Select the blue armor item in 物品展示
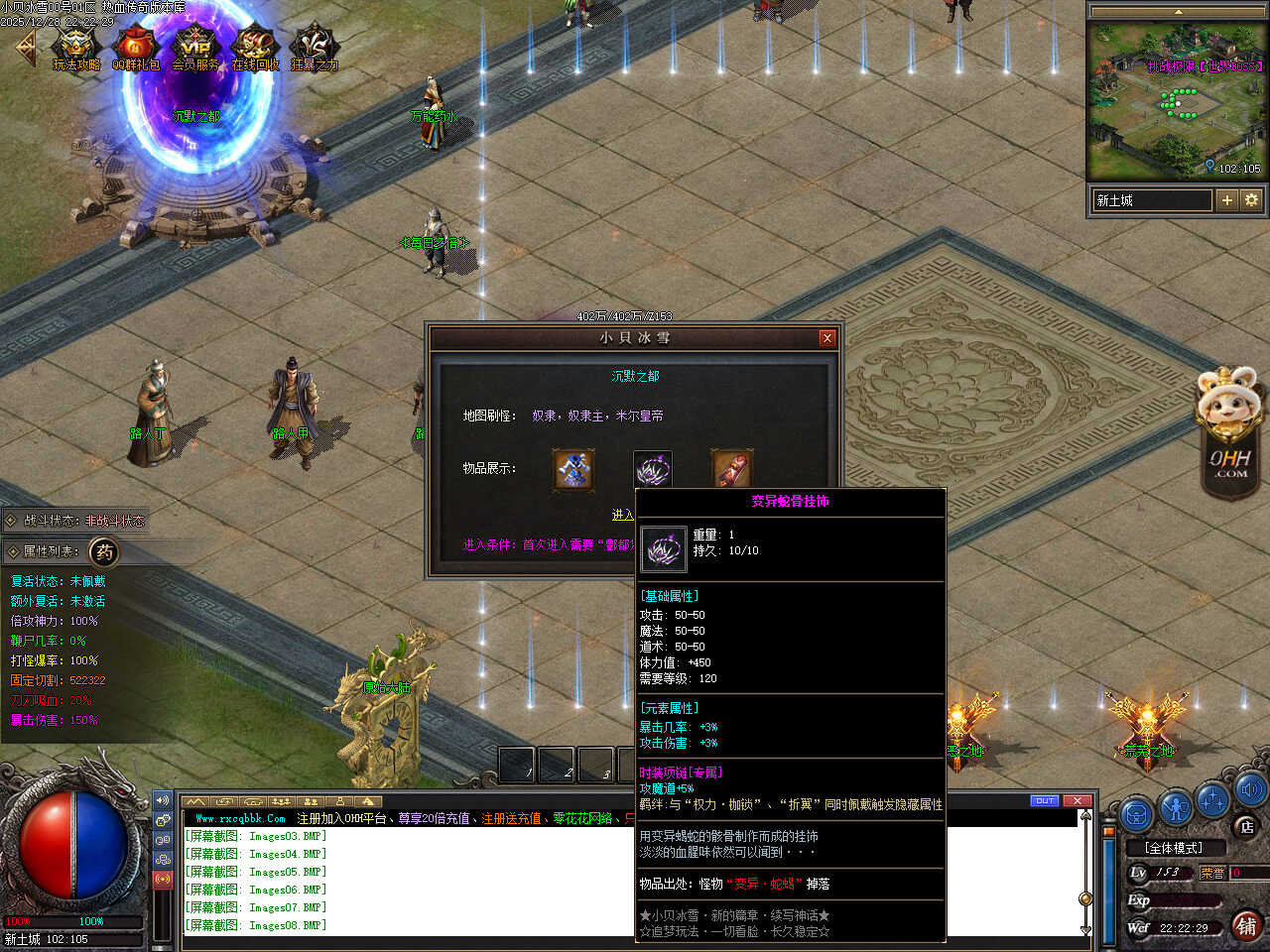Viewport: 1270px width, 952px height. [x=573, y=469]
